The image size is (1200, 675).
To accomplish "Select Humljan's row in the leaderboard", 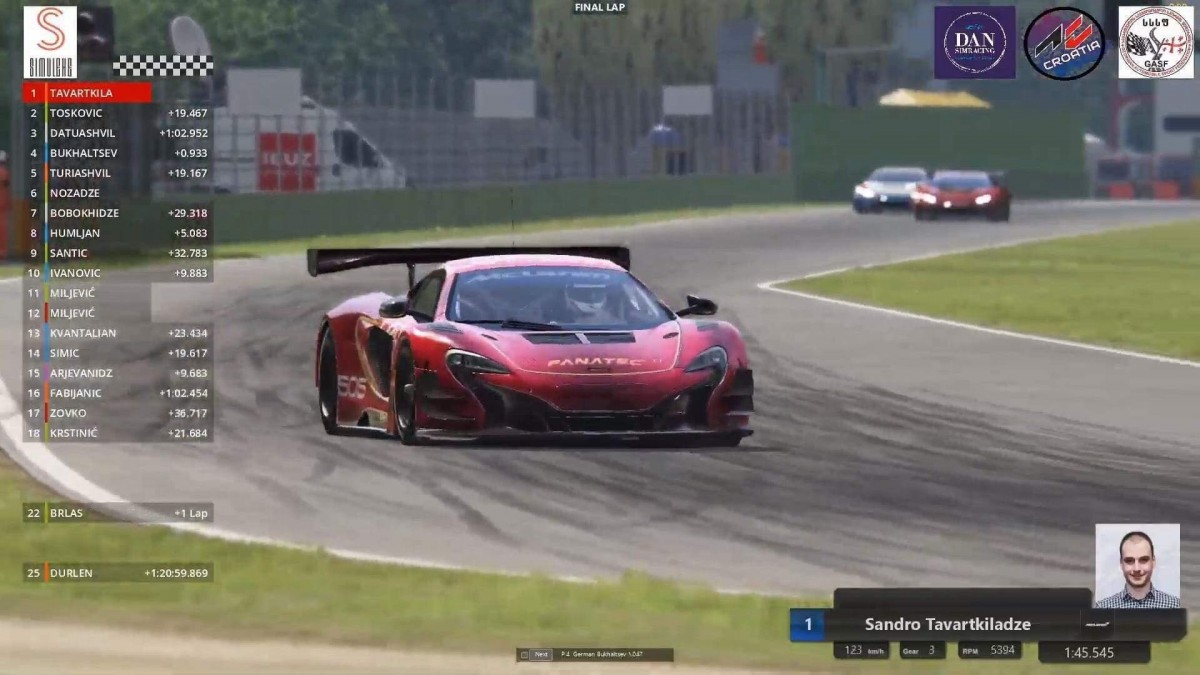I will pos(118,233).
